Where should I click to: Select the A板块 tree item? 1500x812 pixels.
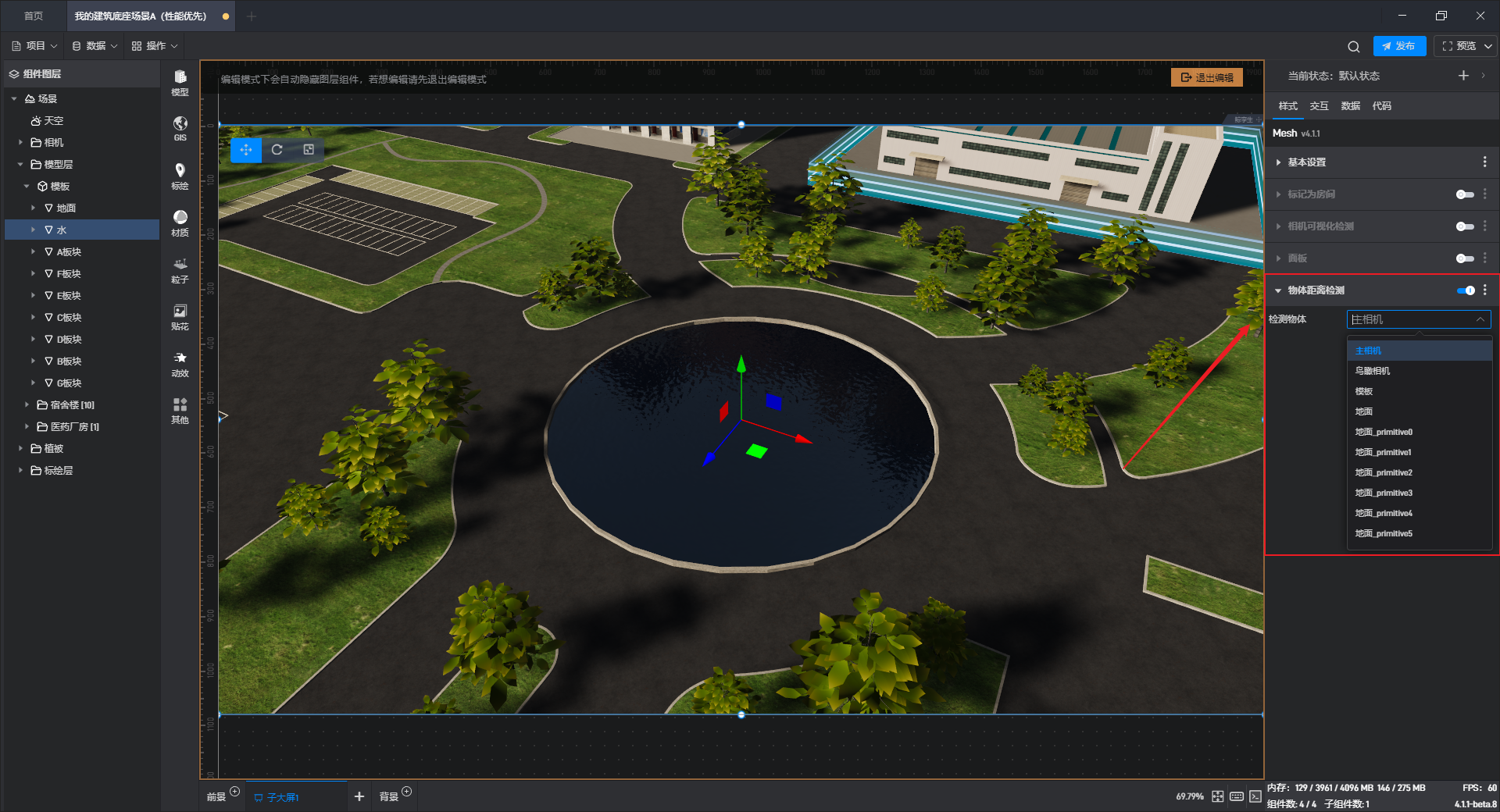point(69,252)
